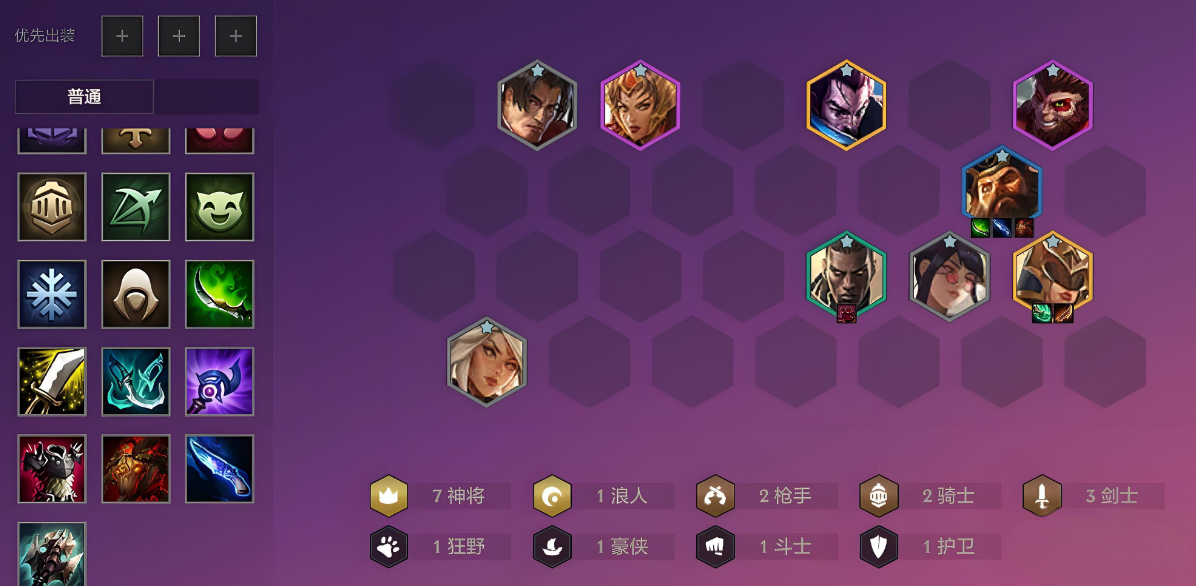Image resolution: width=1196 pixels, height=586 pixels.
Task: Select the knight helmet emblem item
Action: (x=52, y=207)
